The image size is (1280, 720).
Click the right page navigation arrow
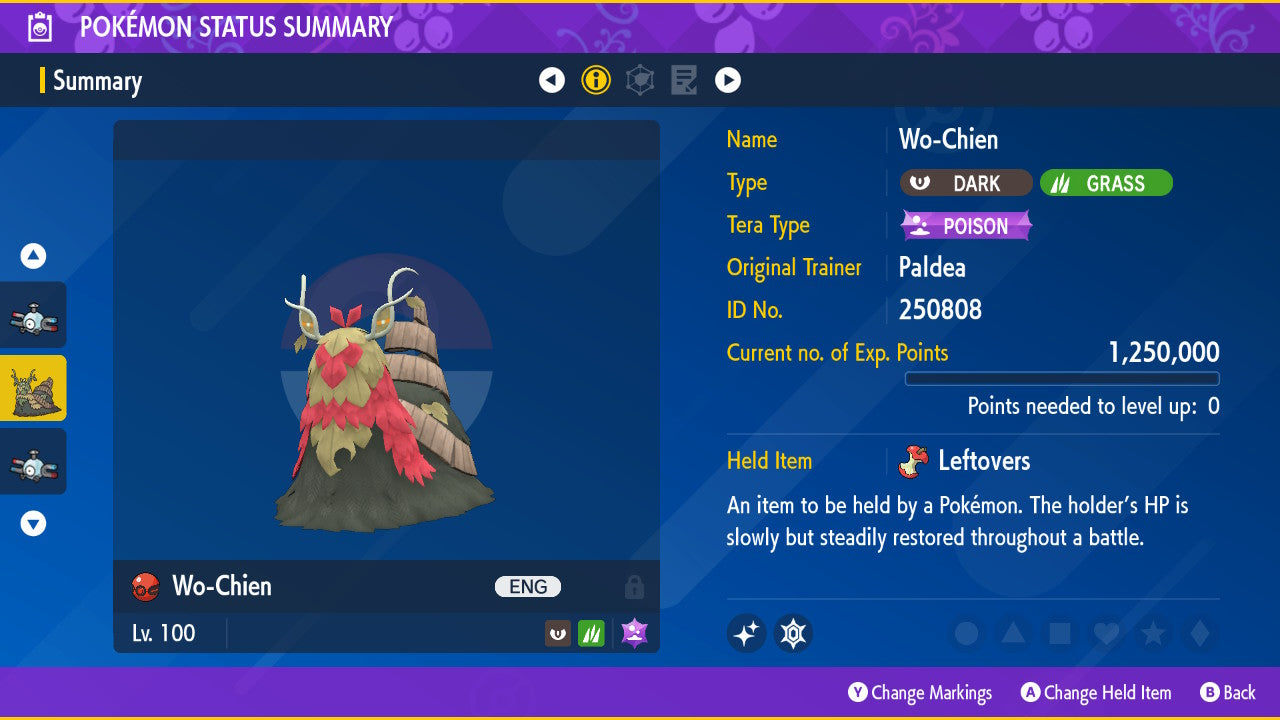(x=728, y=80)
